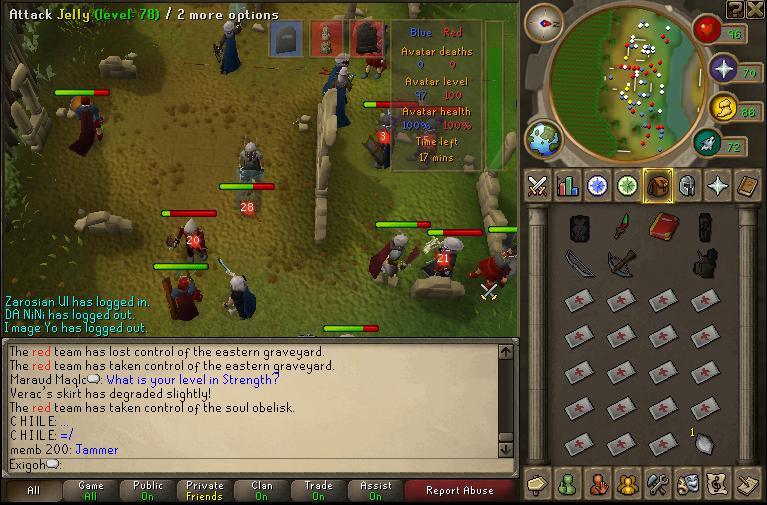Open the Combat Styles tab
767x505 pixels.
pyautogui.click(x=538, y=186)
